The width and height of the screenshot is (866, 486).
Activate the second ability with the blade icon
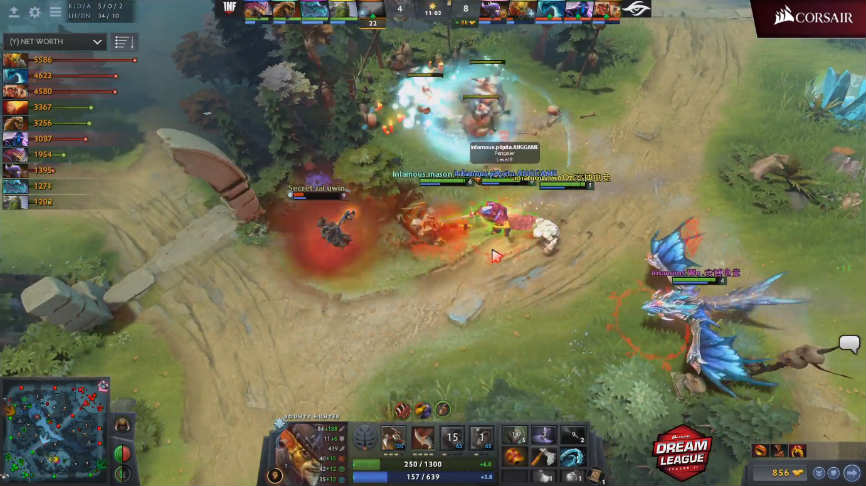coord(424,439)
